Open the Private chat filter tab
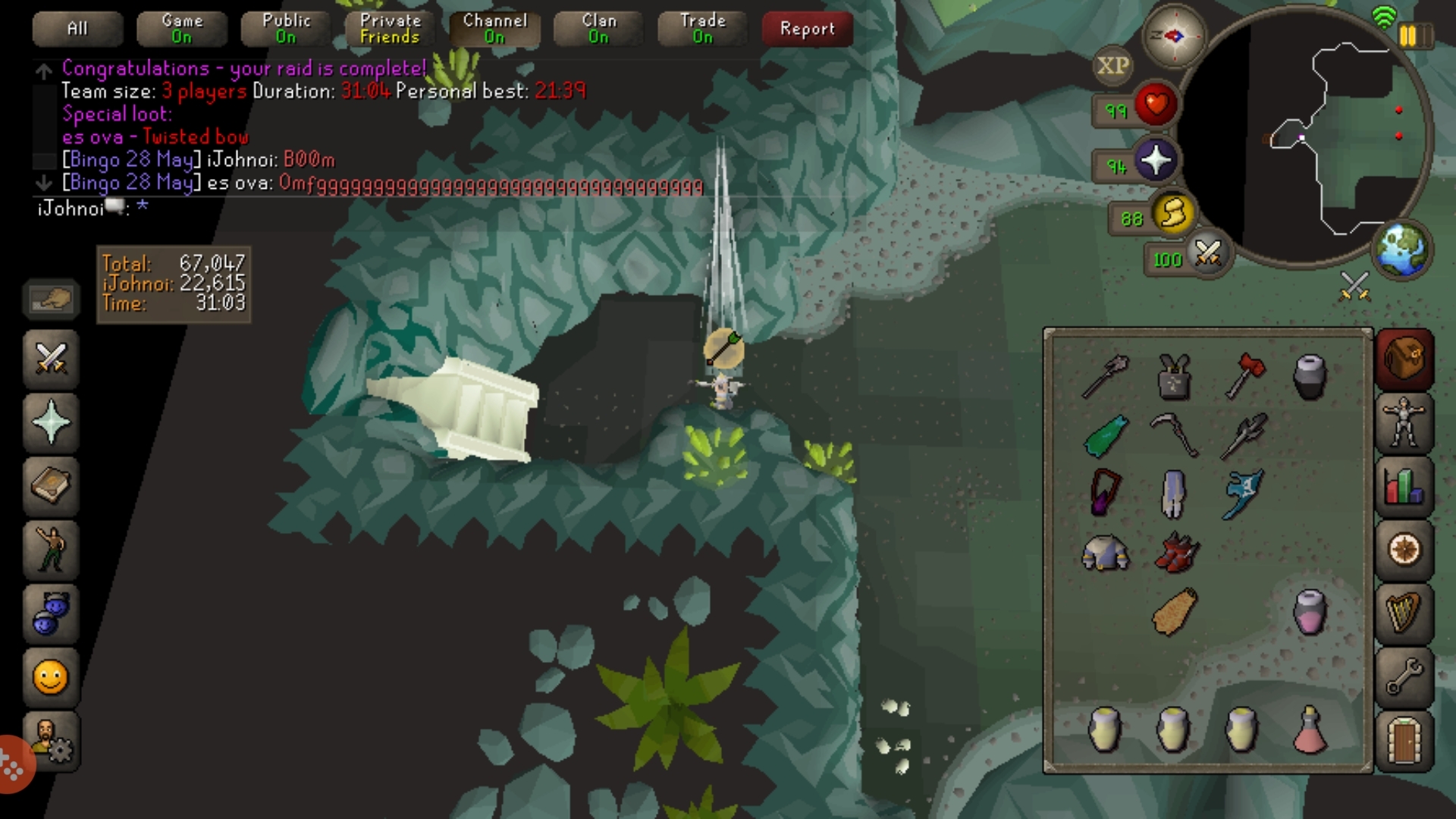The height and width of the screenshot is (819, 1456). click(391, 29)
